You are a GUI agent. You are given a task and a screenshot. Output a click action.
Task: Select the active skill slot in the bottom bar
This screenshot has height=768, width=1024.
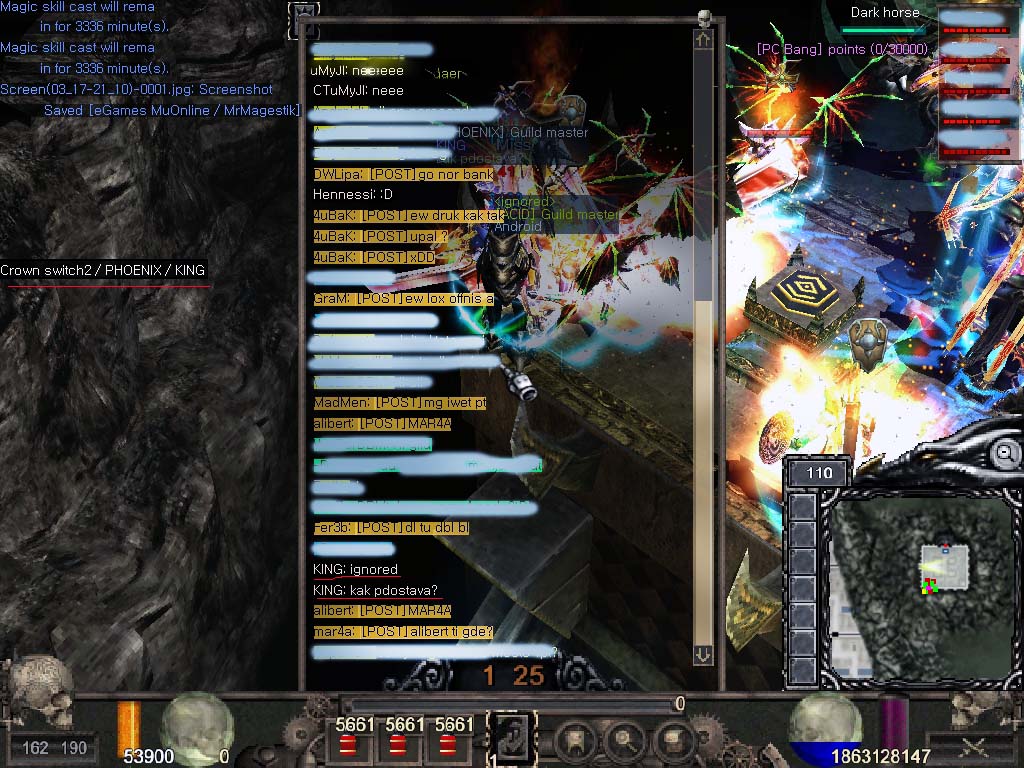pos(511,738)
